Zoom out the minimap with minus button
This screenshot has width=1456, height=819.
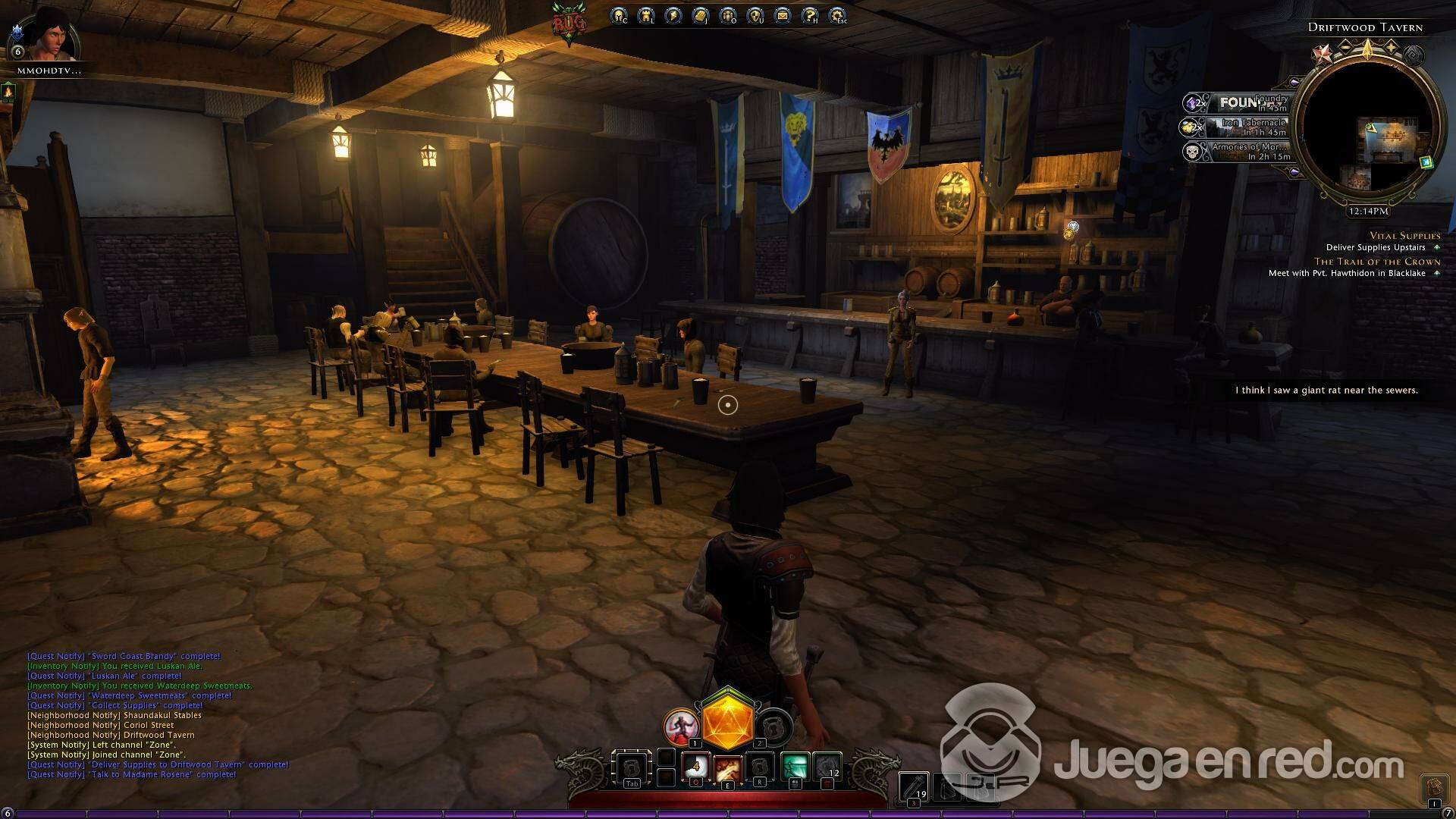(x=1345, y=48)
